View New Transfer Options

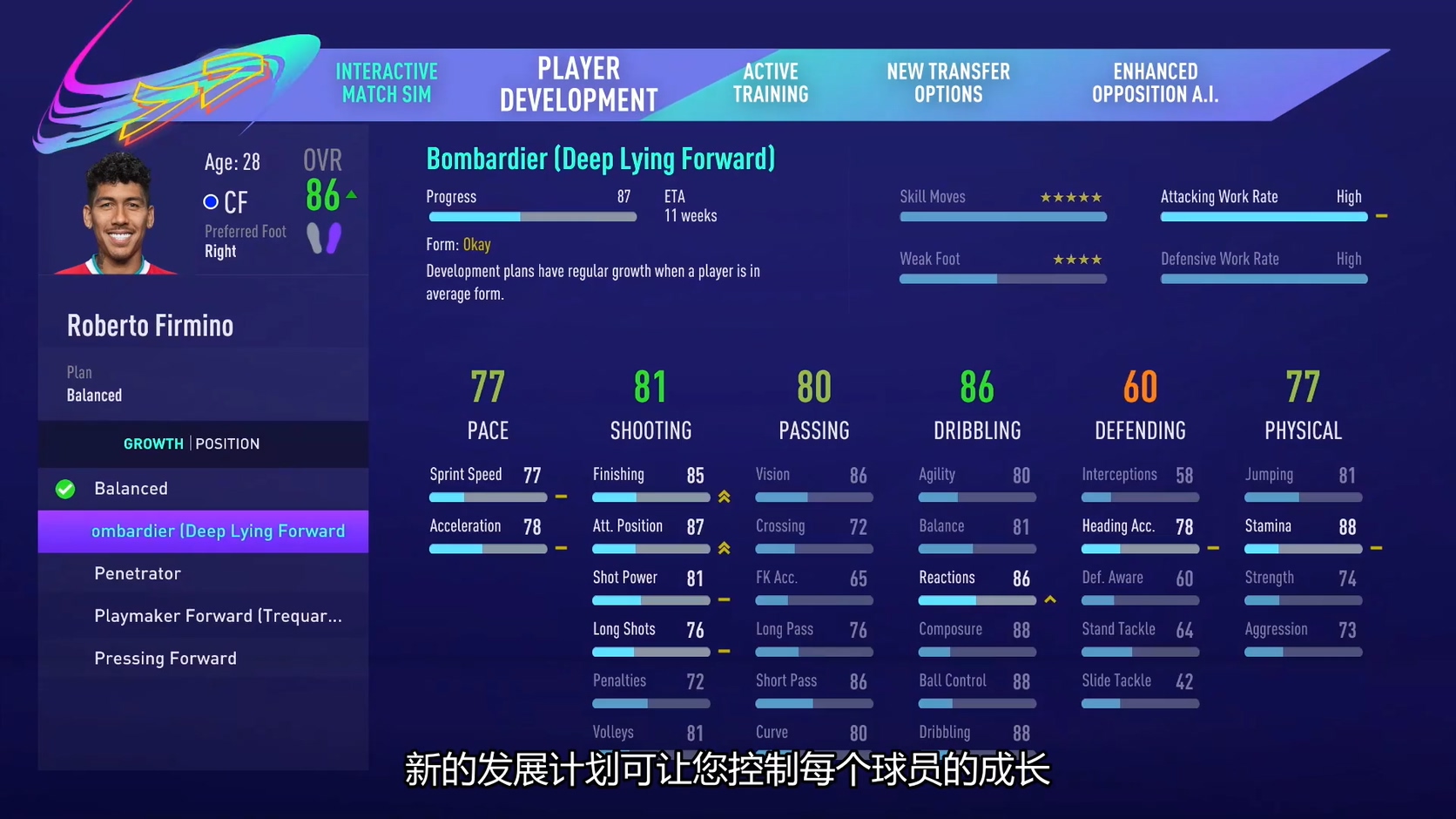948,83
